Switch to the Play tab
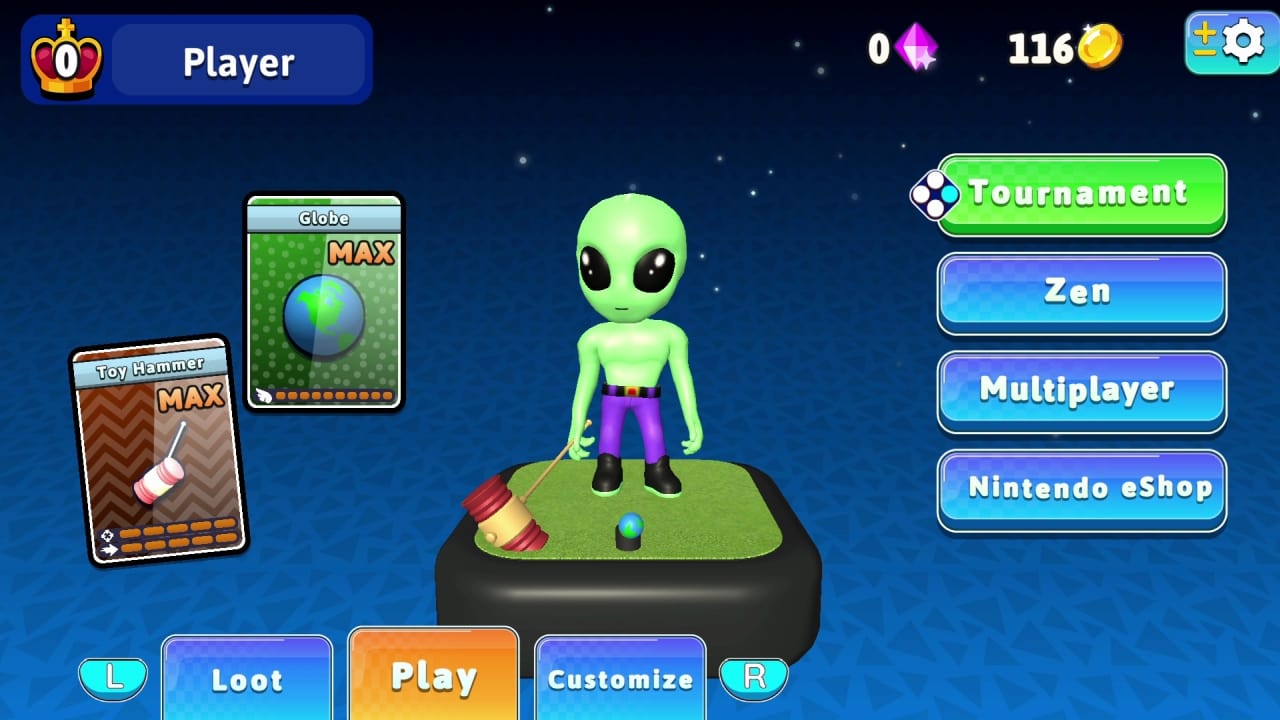Image resolution: width=1280 pixels, height=720 pixels. point(432,675)
